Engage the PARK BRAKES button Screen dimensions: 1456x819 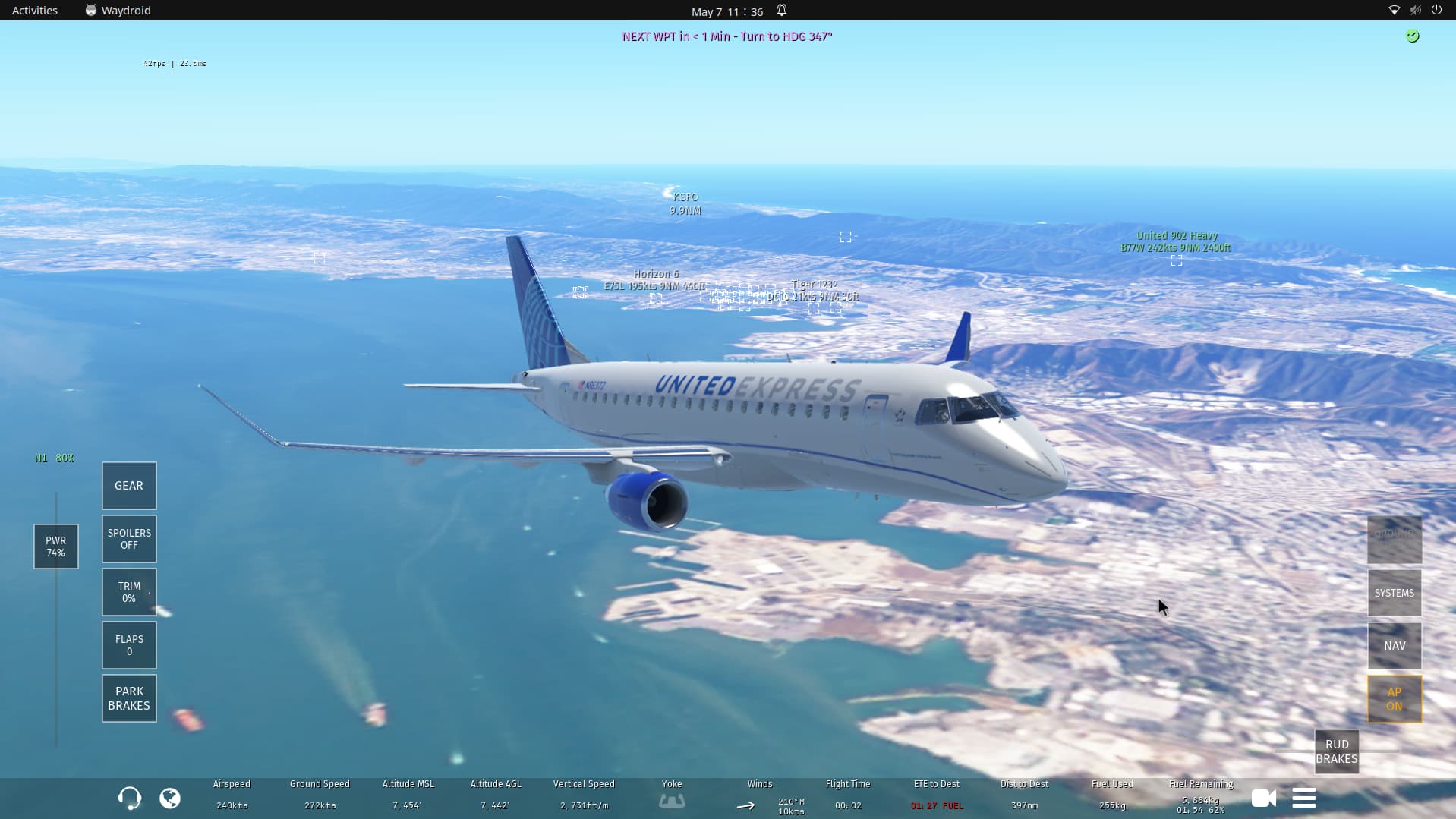click(x=129, y=698)
